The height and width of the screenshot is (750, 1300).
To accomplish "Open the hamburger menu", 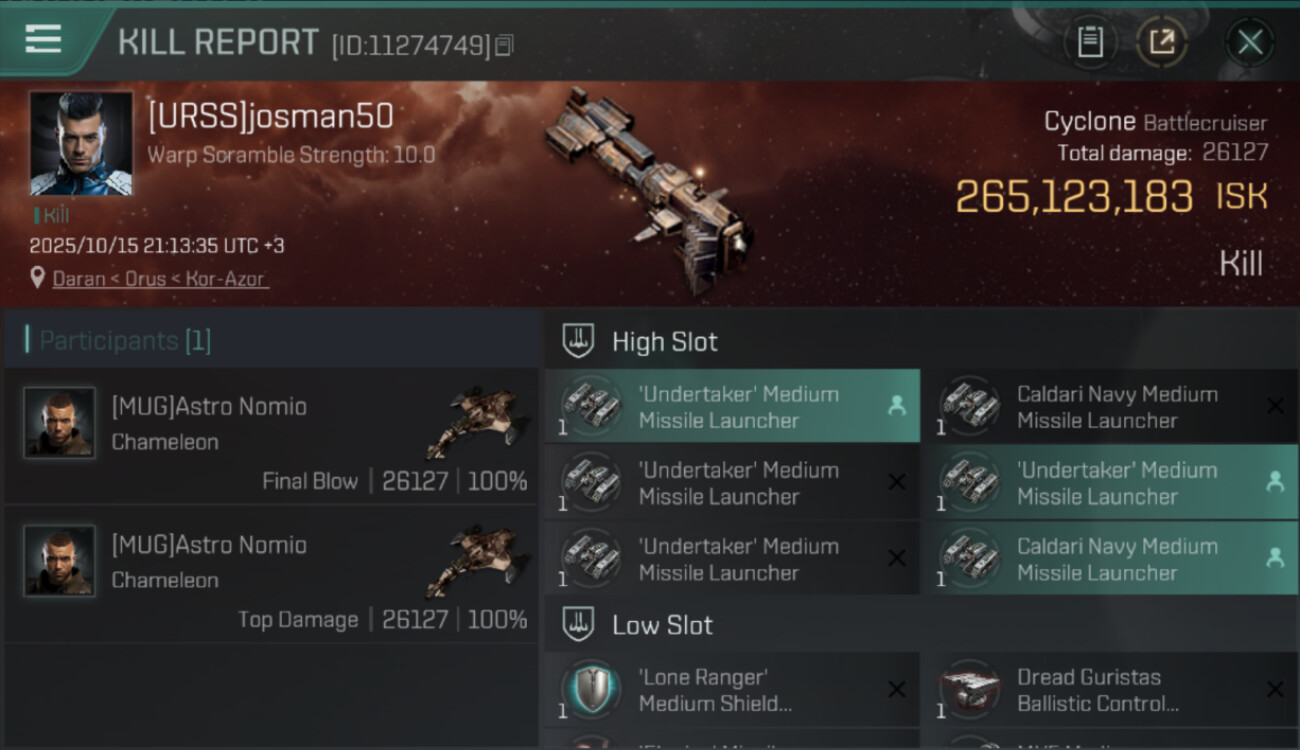I will tap(43, 39).
